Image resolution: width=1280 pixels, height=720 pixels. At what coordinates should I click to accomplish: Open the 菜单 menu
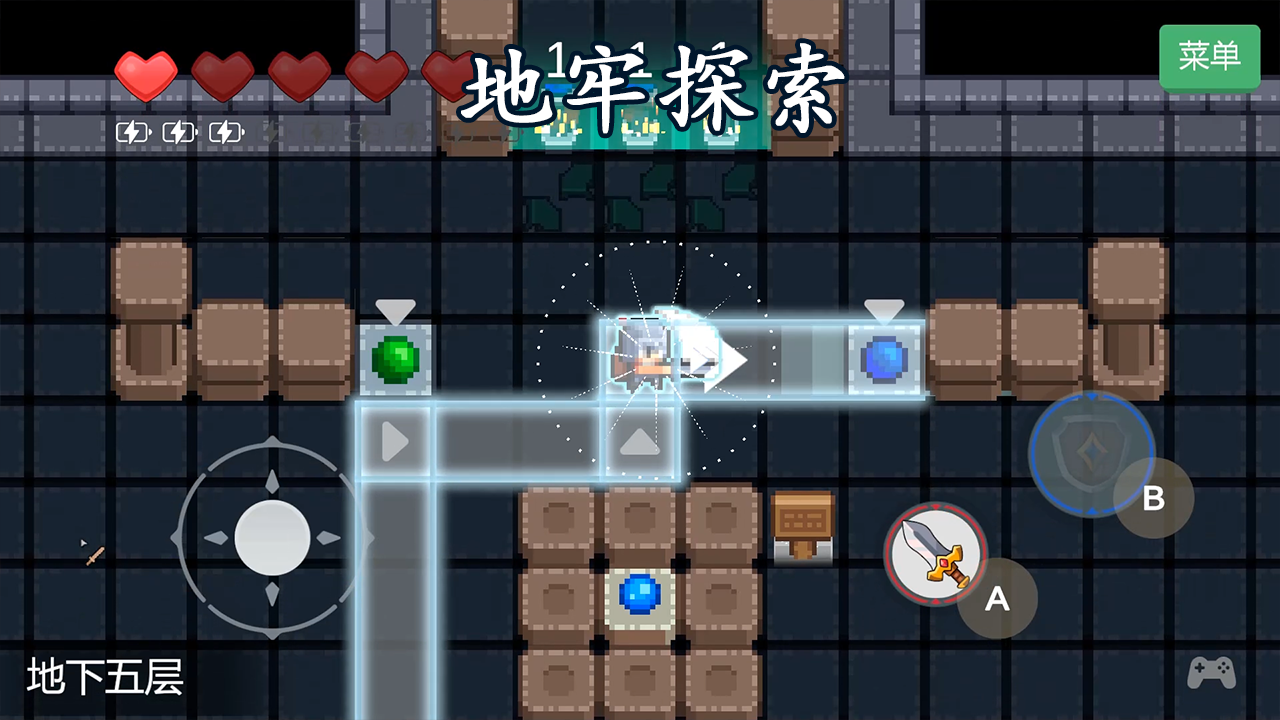[1210, 57]
